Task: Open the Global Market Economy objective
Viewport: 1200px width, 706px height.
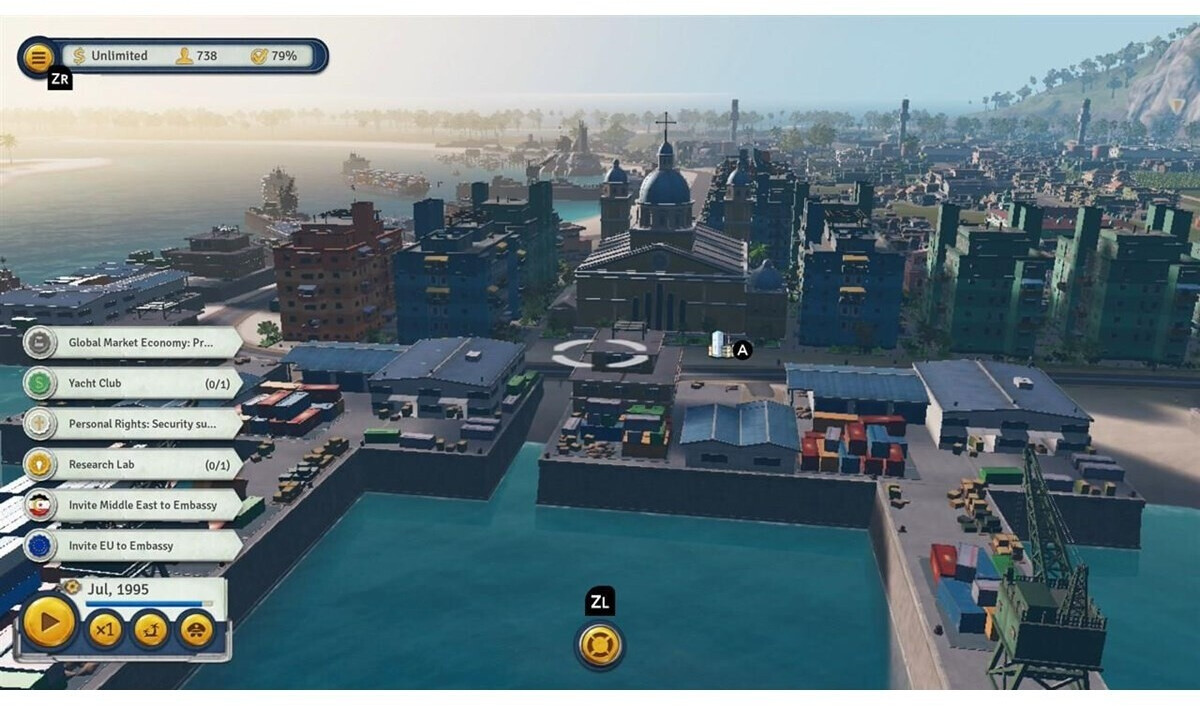Action: (x=140, y=343)
